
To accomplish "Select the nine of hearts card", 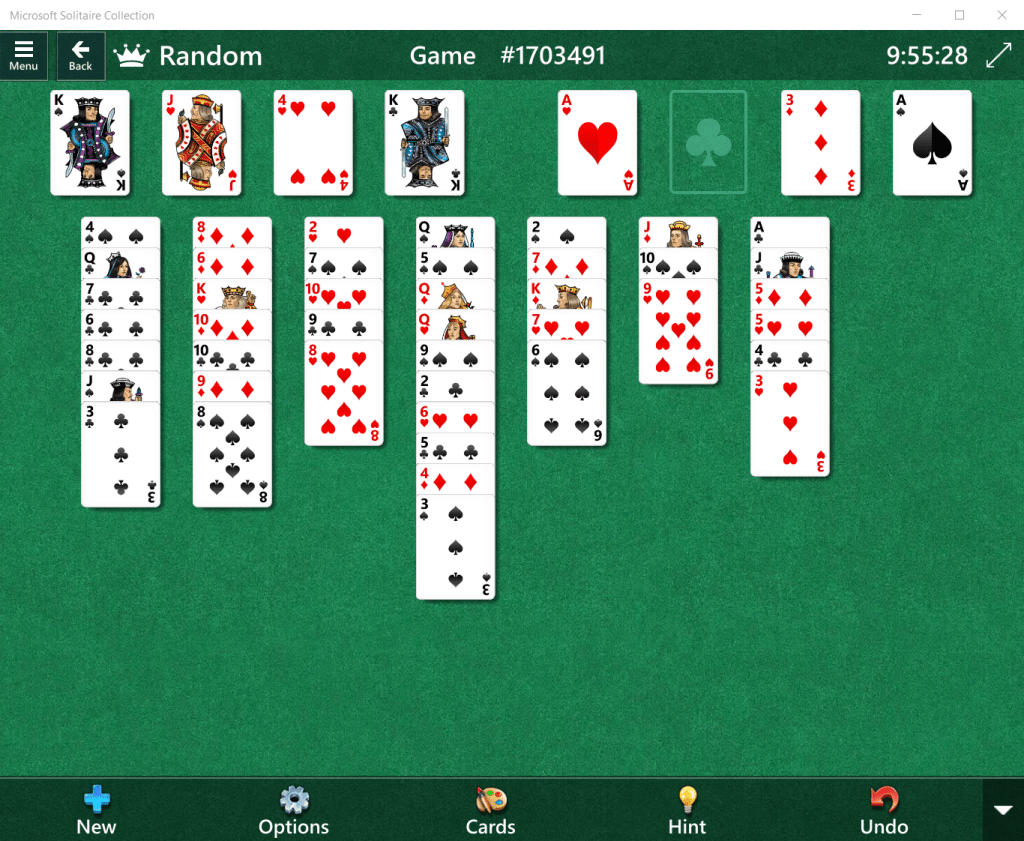I will click(678, 332).
